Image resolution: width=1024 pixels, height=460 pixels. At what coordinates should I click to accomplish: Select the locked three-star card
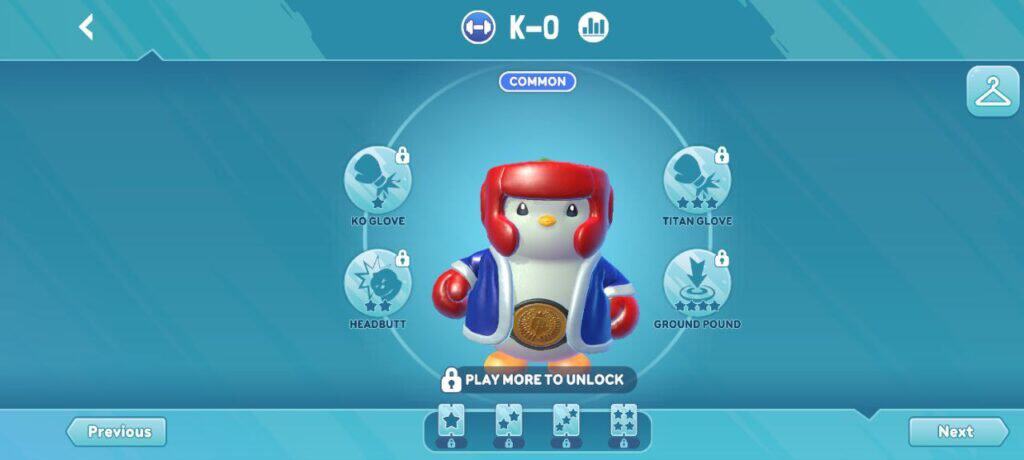566,424
